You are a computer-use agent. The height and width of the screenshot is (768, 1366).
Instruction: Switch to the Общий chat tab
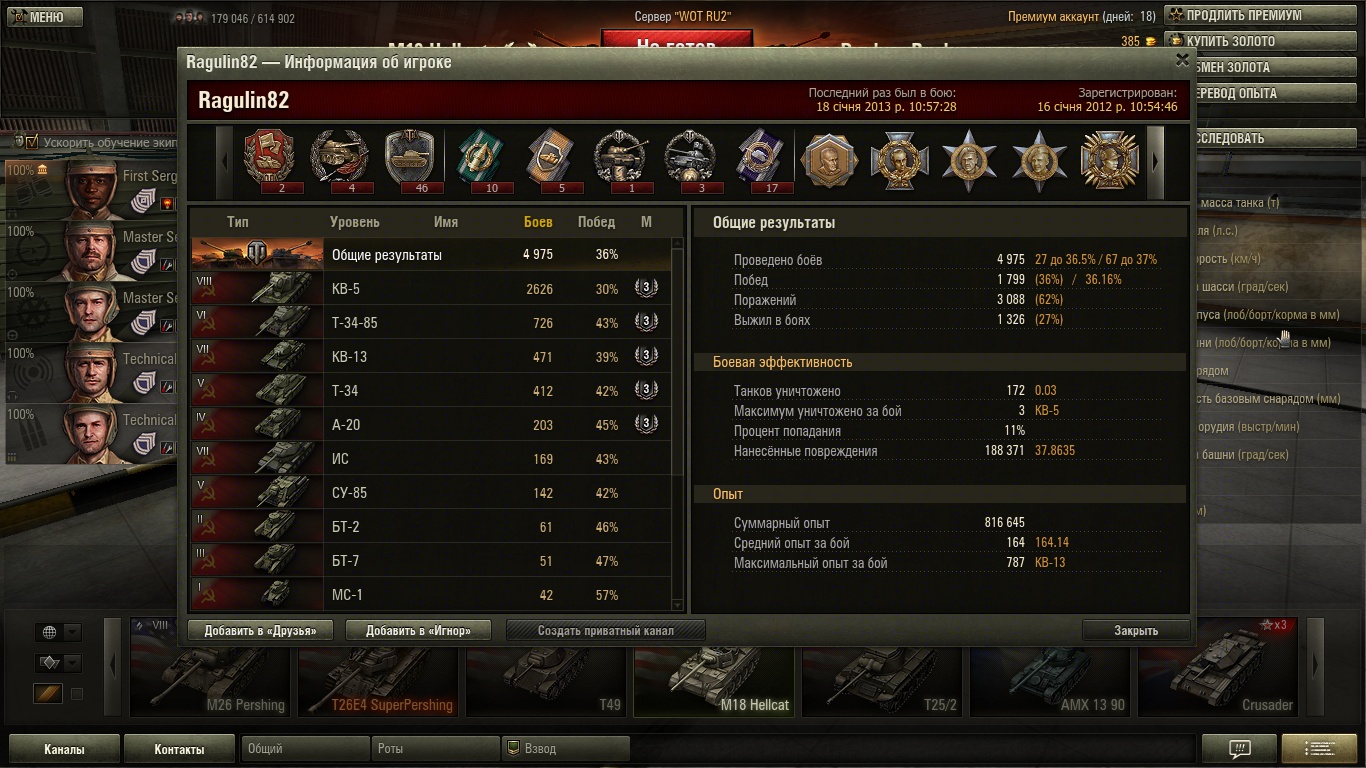click(x=305, y=748)
